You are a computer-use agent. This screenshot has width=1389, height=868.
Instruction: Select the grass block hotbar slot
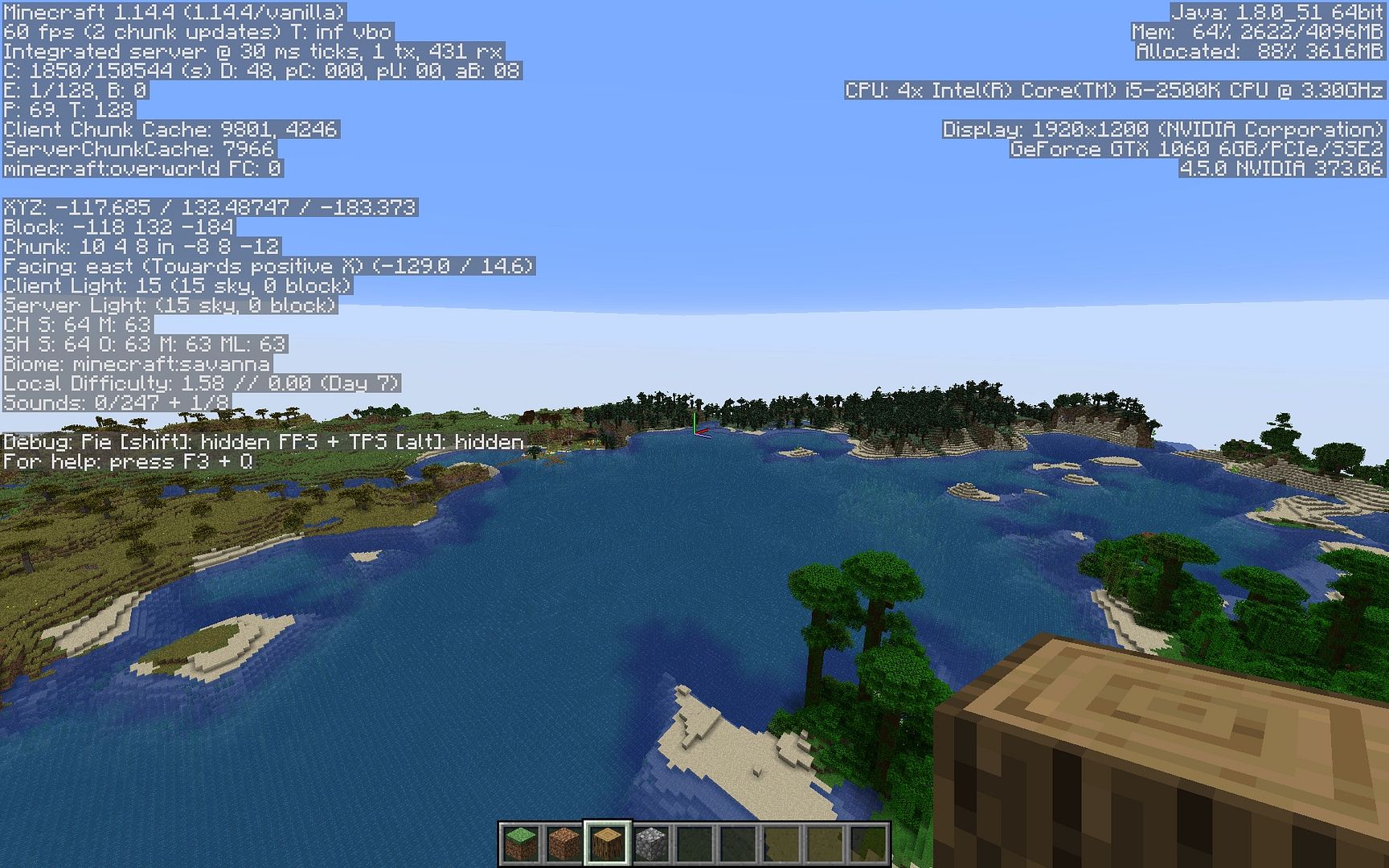tap(520, 844)
